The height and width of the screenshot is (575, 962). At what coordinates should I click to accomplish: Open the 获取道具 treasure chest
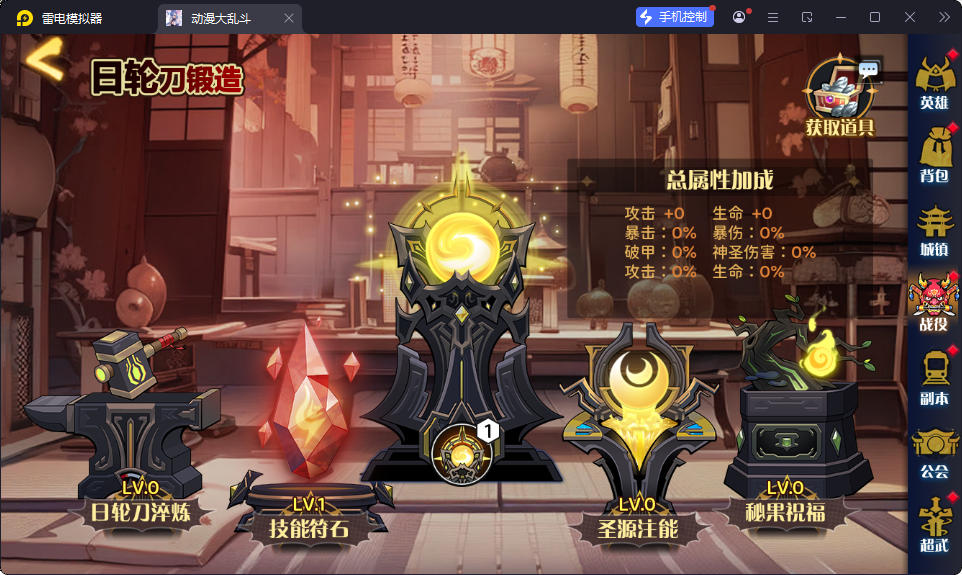pyautogui.click(x=841, y=93)
